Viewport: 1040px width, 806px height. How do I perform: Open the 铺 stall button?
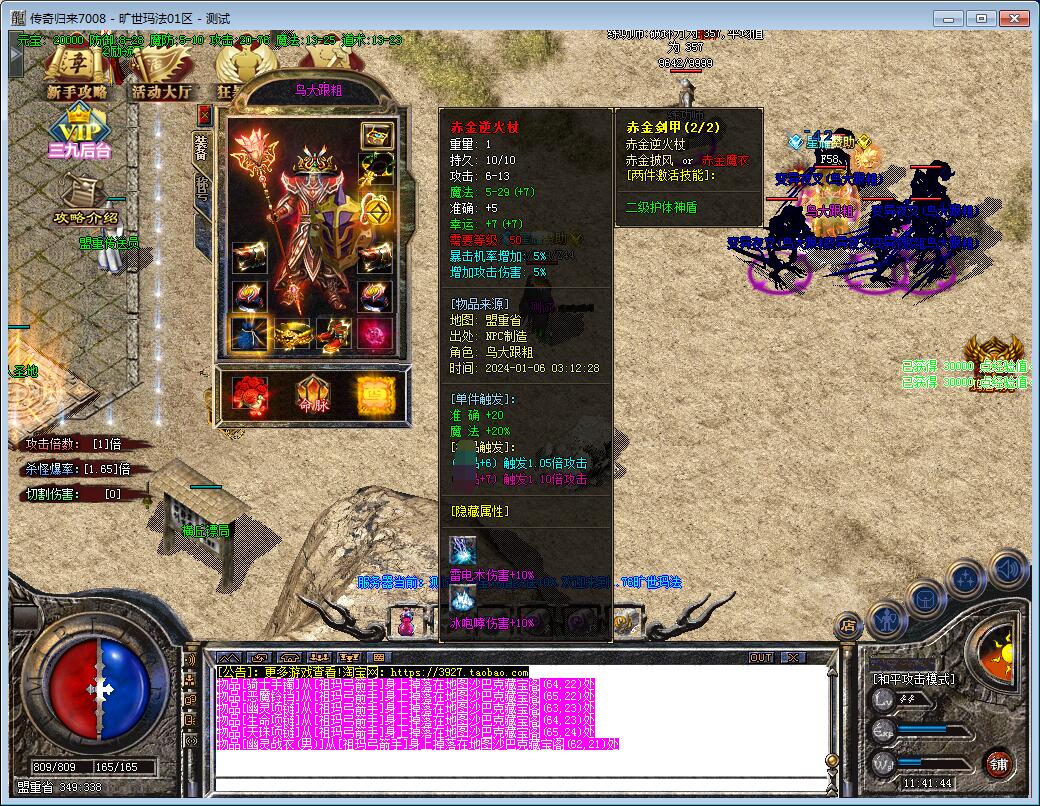pos(997,764)
